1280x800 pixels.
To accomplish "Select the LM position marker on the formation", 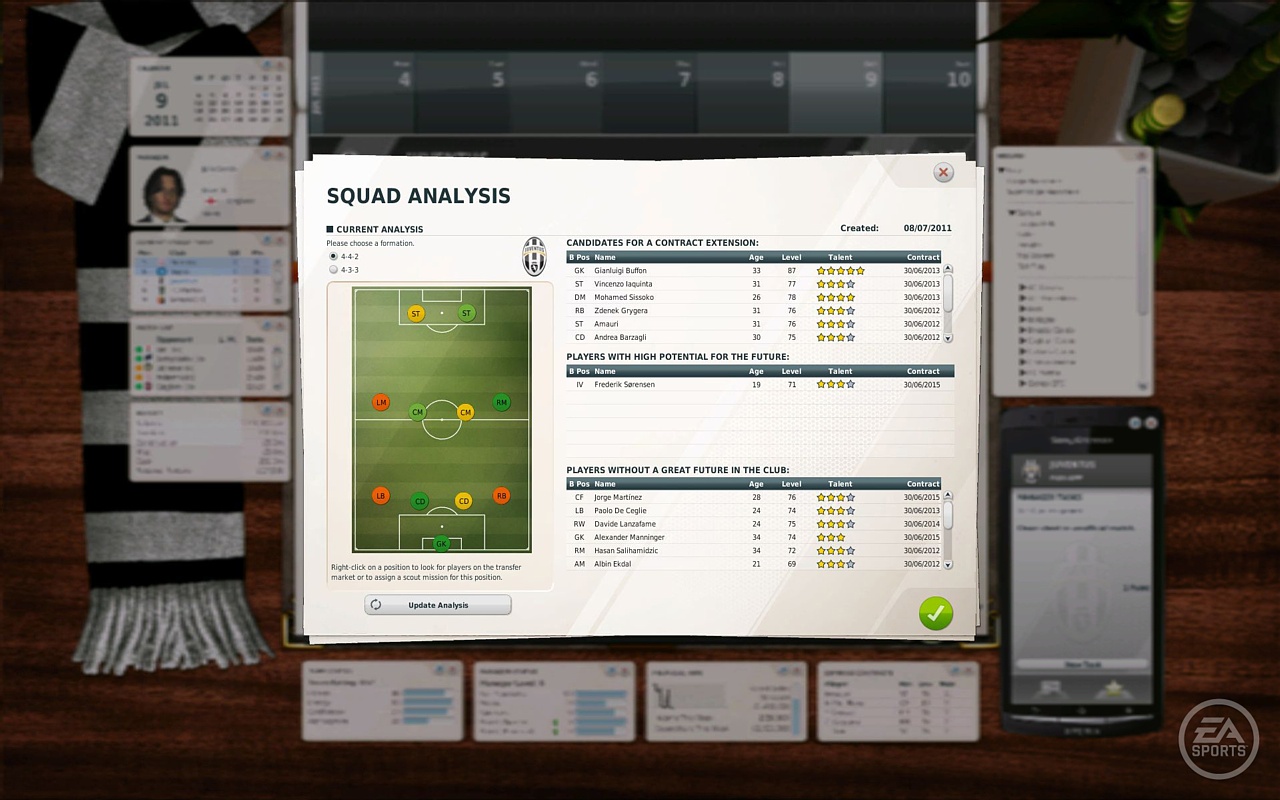I will [x=379, y=402].
